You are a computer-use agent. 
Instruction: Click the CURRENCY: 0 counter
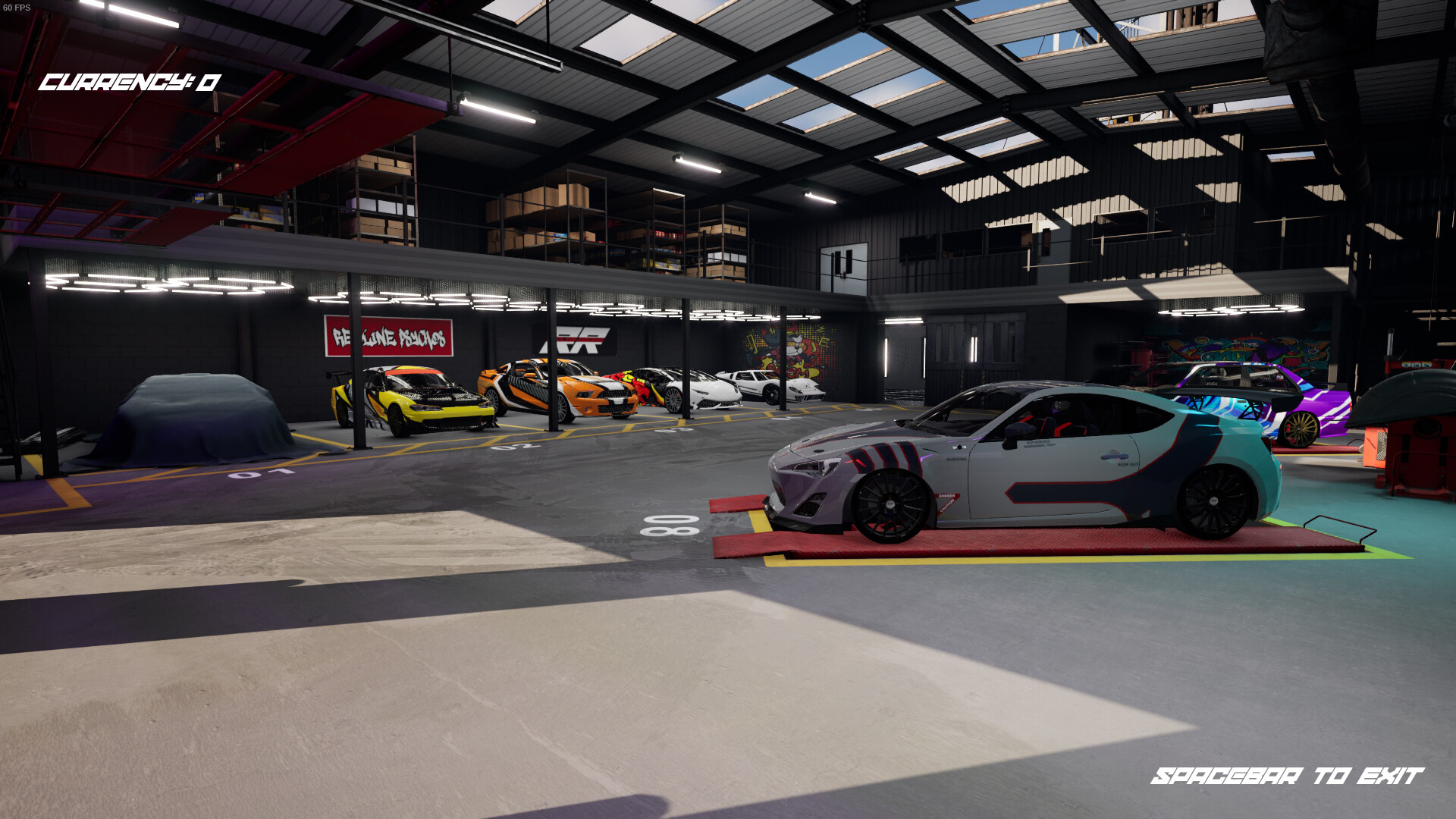click(129, 82)
